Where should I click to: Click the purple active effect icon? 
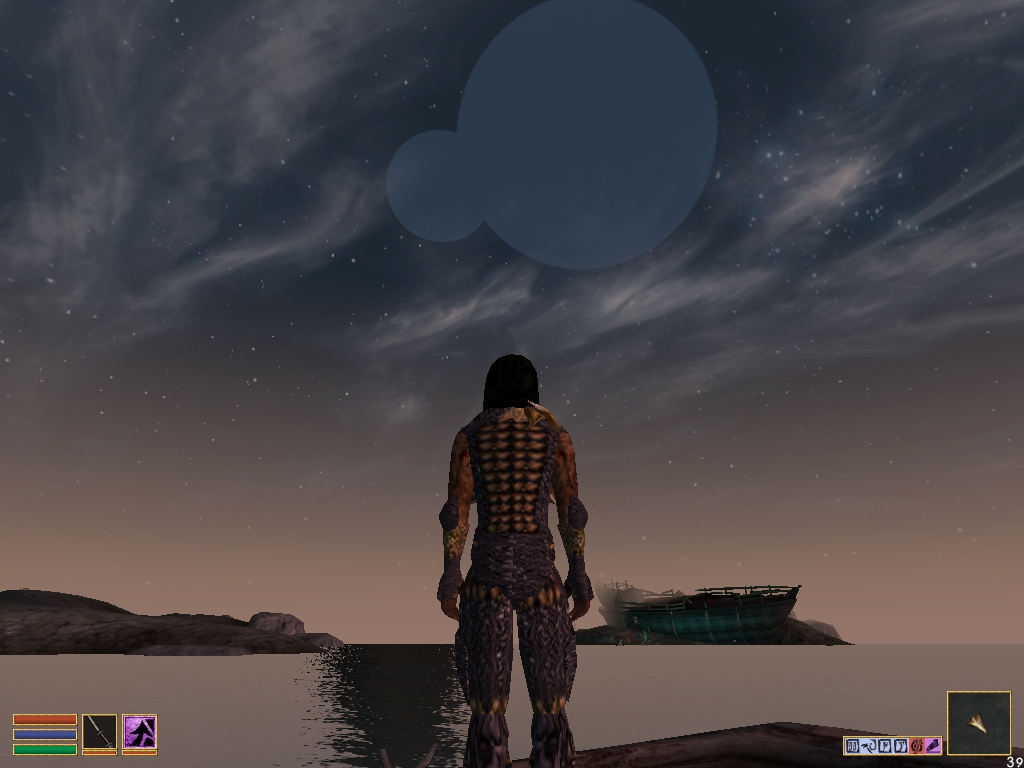933,745
